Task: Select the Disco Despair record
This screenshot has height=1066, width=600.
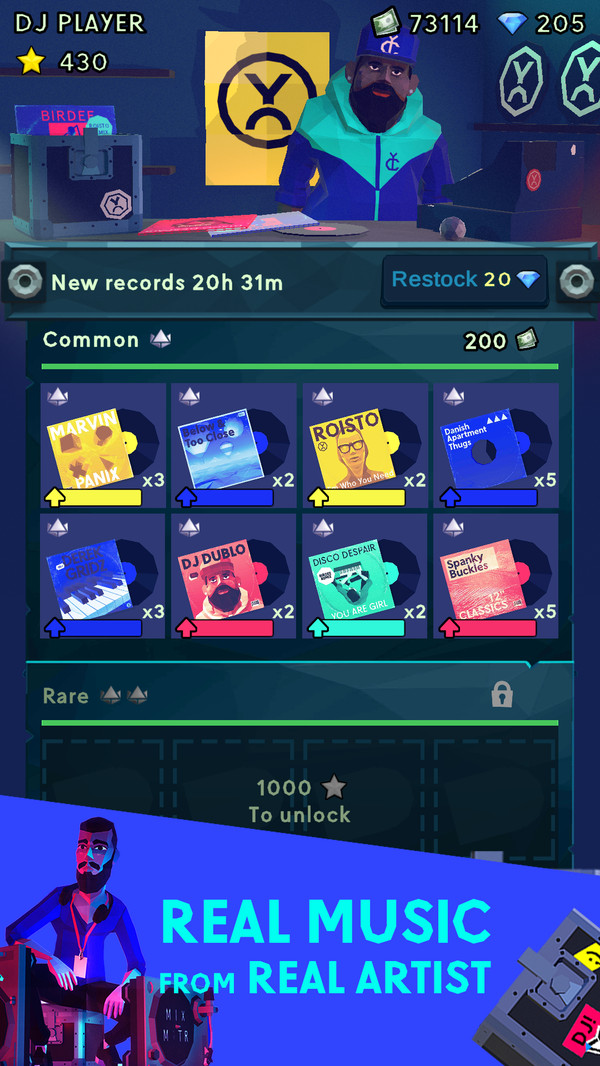Action: tap(365, 576)
